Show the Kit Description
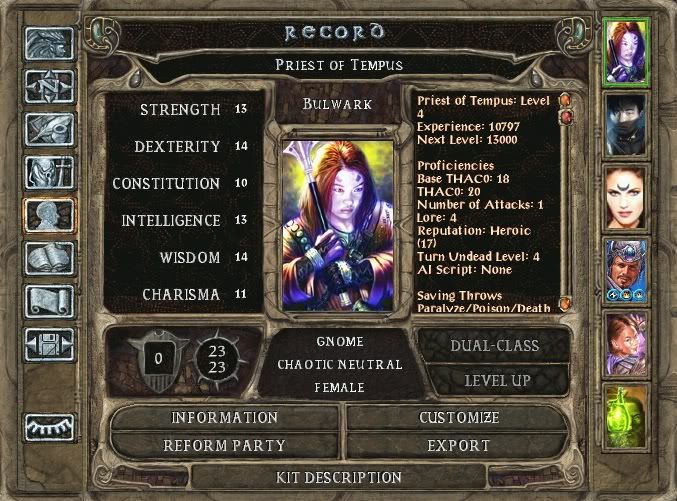This screenshot has width=677, height=501. pyautogui.click(x=340, y=478)
